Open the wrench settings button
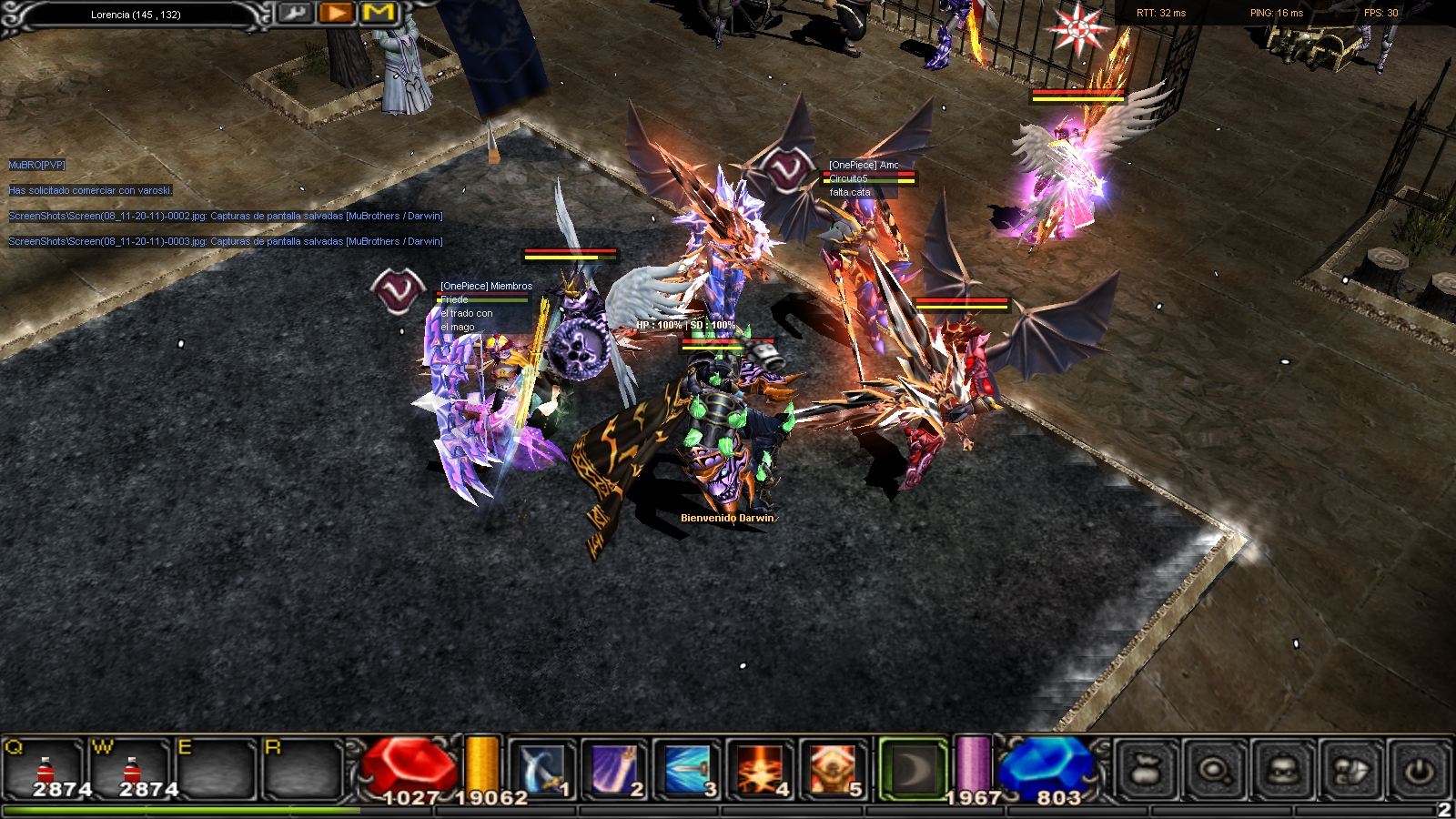The height and width of the screenshot is (819, 1456). click(293, 13)
